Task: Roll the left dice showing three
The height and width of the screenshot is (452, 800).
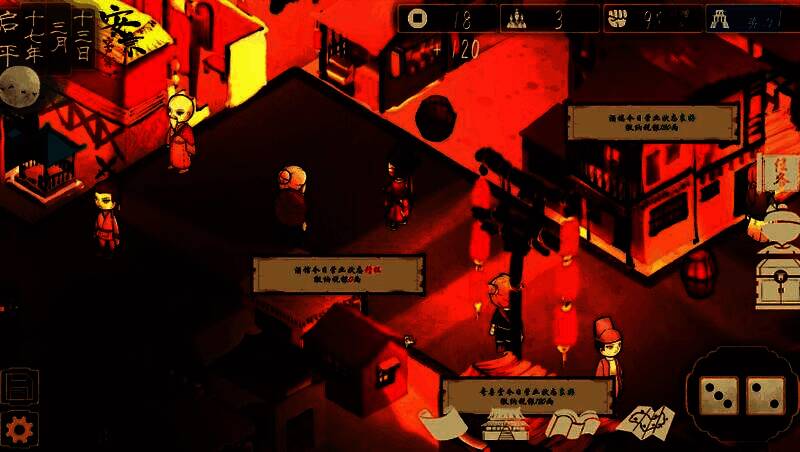Action: coord(718,394)
